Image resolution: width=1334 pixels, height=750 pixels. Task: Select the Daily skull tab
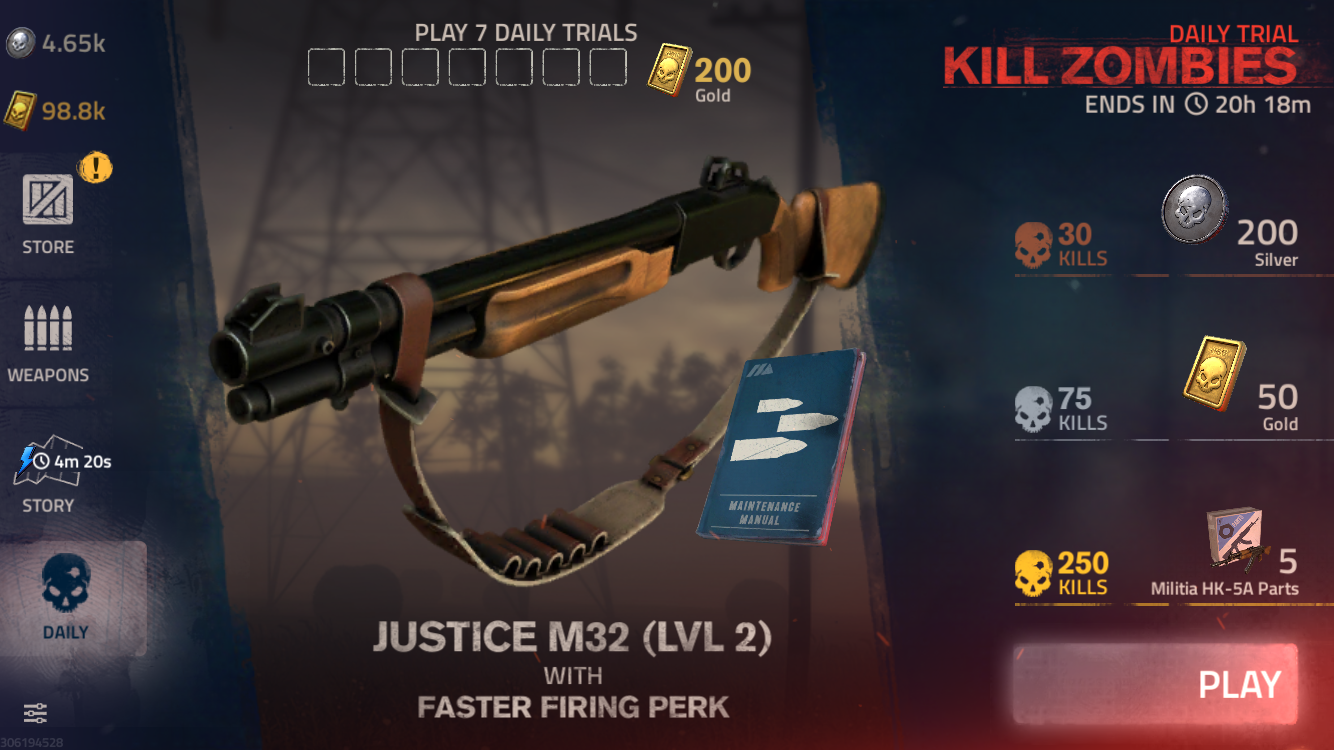coord(66,597)
